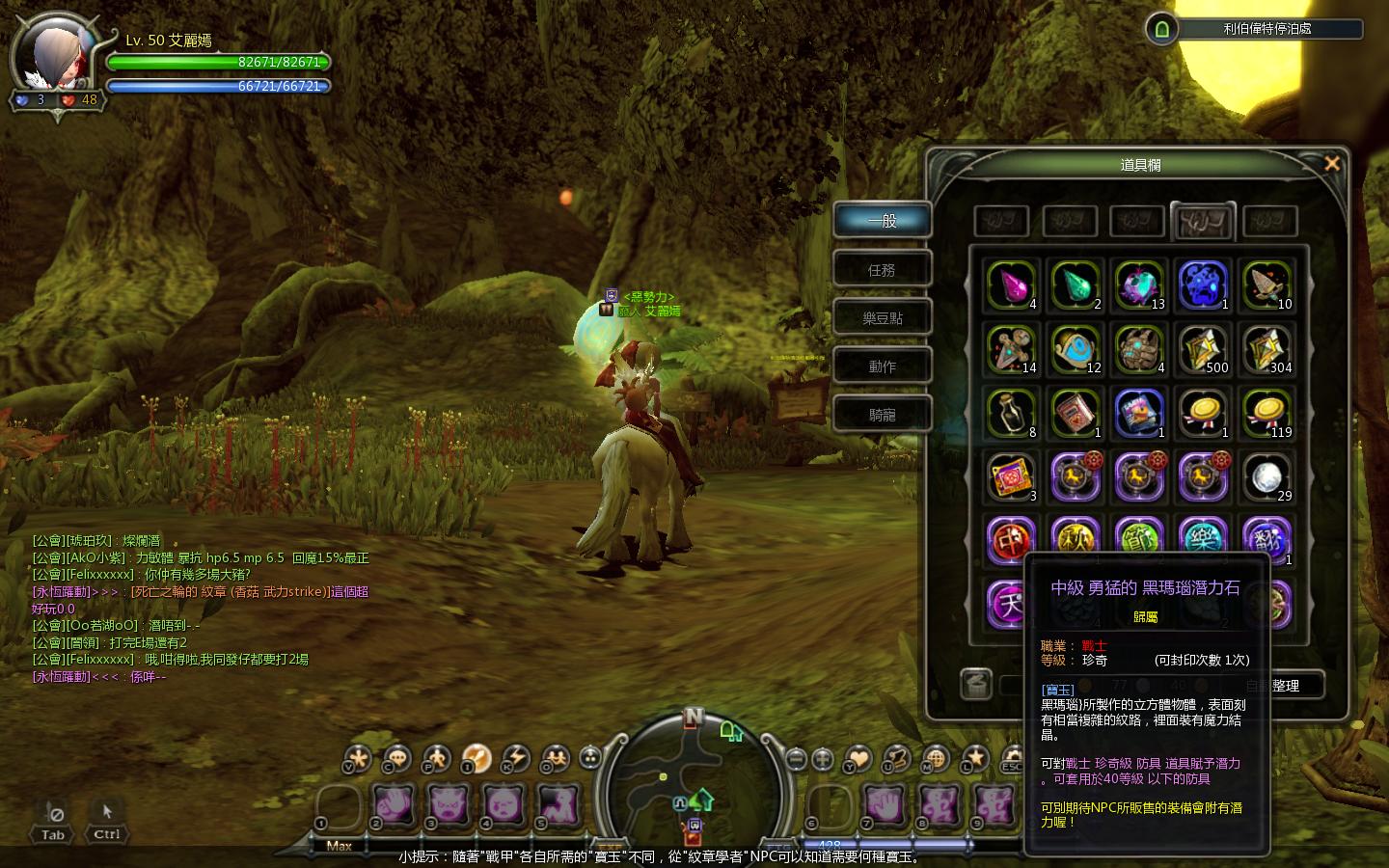Select the white orb stack of 29
Image resolution: width=1389 pixels, height=868 pixels.
coord(1266,477)
